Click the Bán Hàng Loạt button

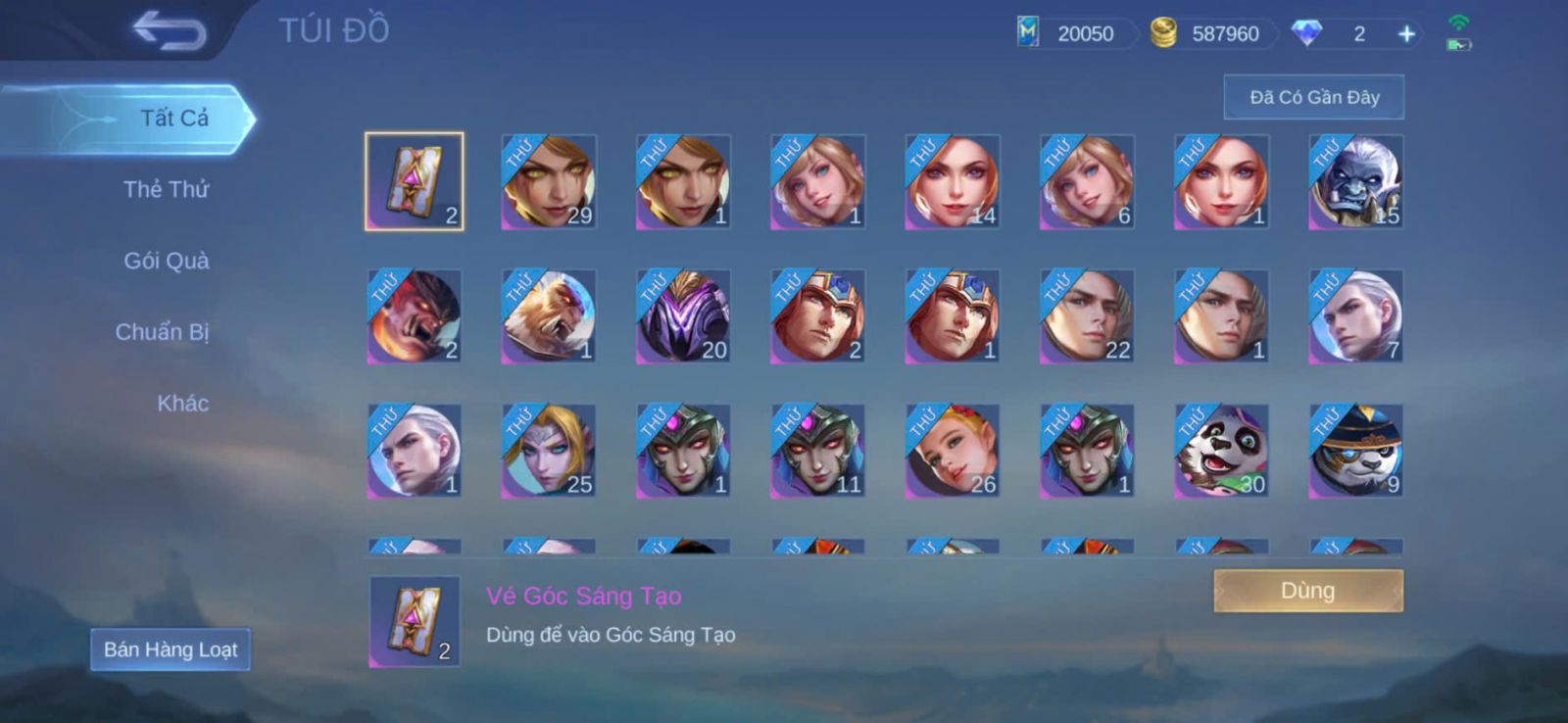171,650
